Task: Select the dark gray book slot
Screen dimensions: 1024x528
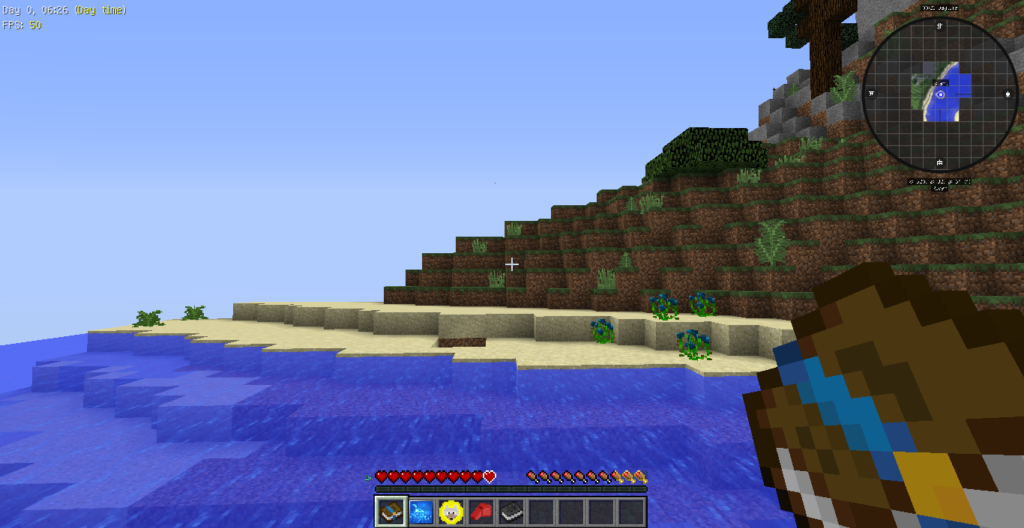Action: point(511,512)
